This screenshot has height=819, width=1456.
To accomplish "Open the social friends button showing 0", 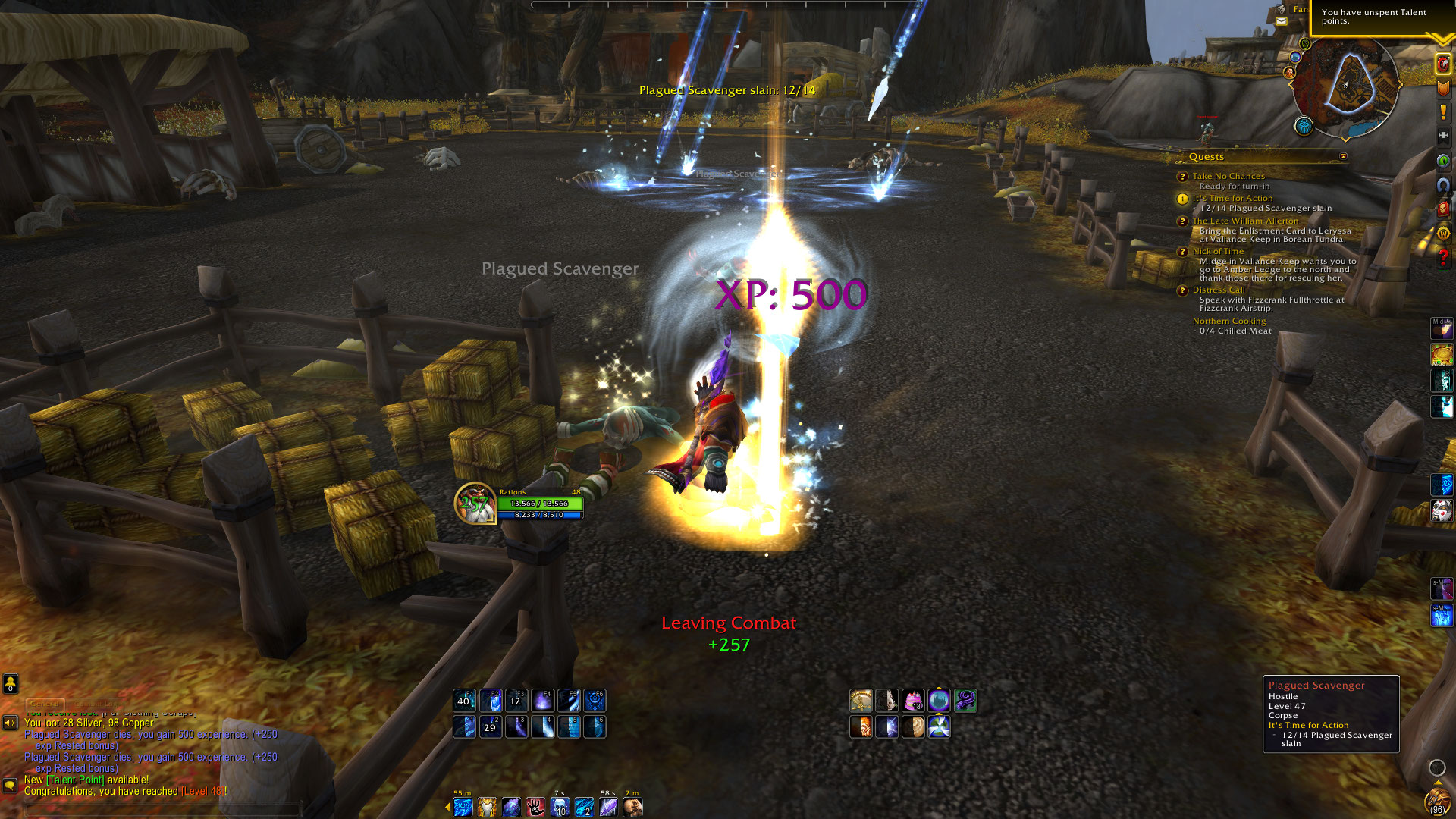I will click(11, 684).
